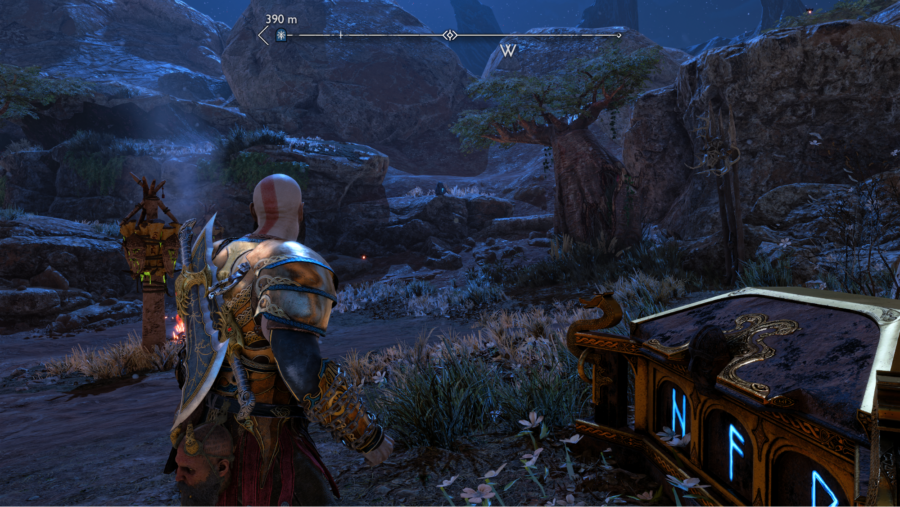Select the W heading letter on the compass
Screen dimensions: 900x507
click(x=508, y=50)
